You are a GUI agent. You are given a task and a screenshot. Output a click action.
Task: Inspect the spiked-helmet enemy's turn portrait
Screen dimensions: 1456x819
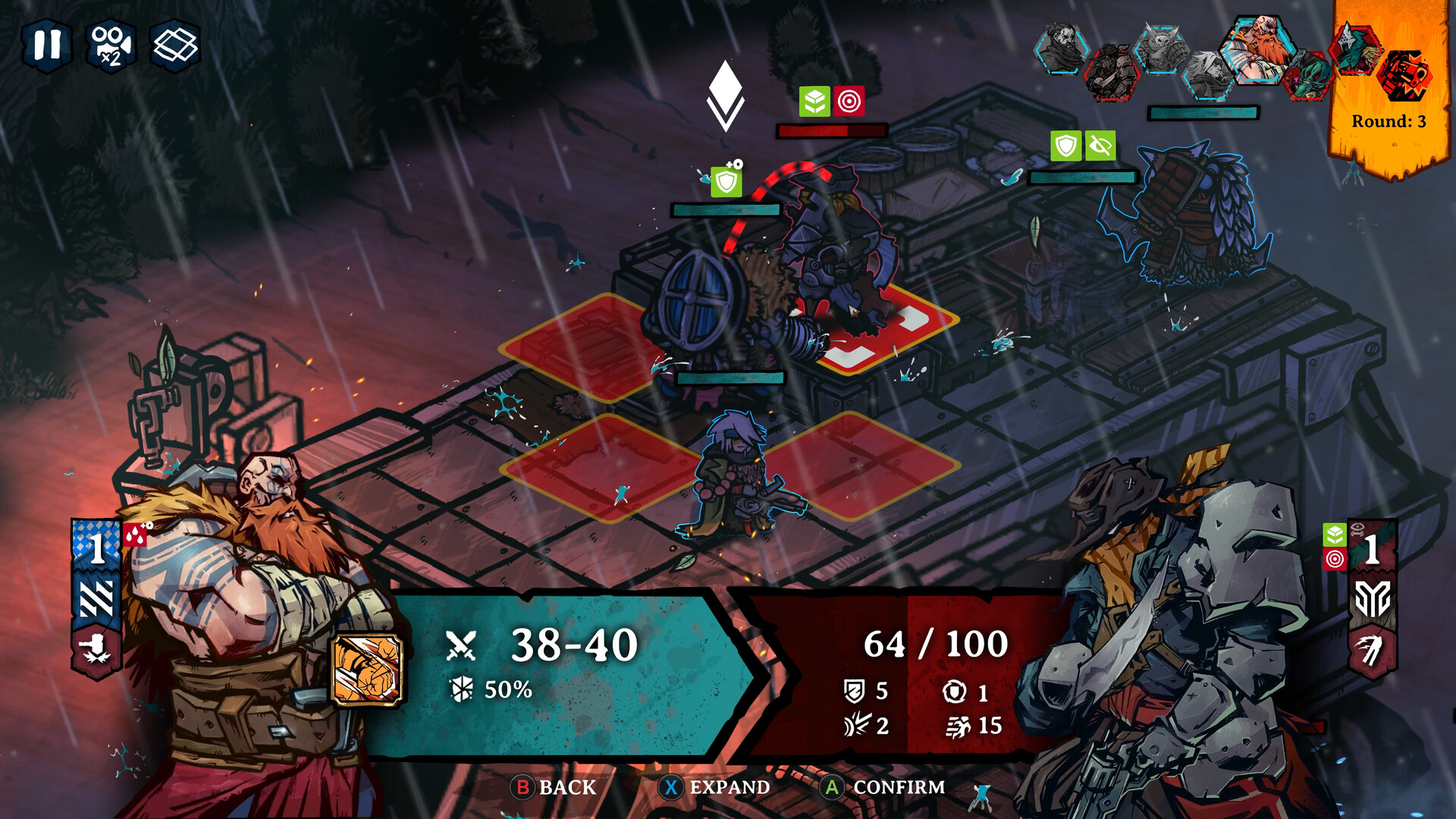pyautogui.click(x=1355, y=49)
